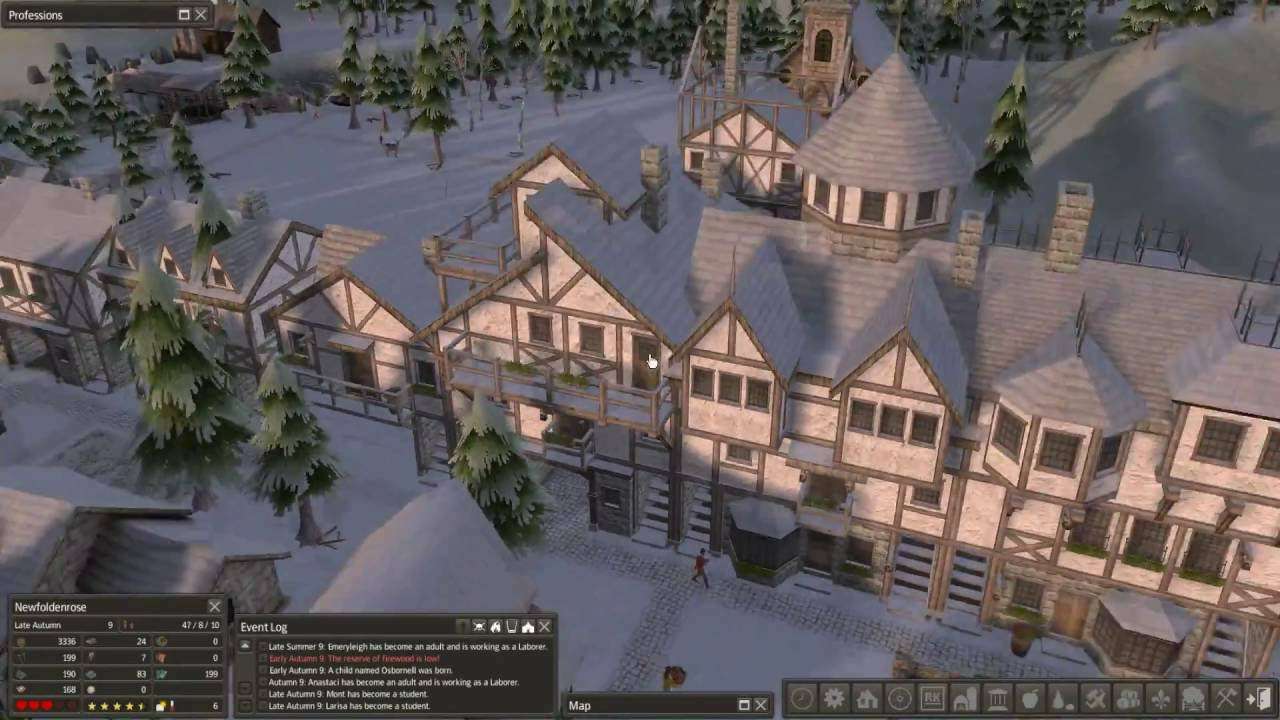Expand the Professions window
1280x720 pixels.
pyautogui.click(x=184, y=15)
